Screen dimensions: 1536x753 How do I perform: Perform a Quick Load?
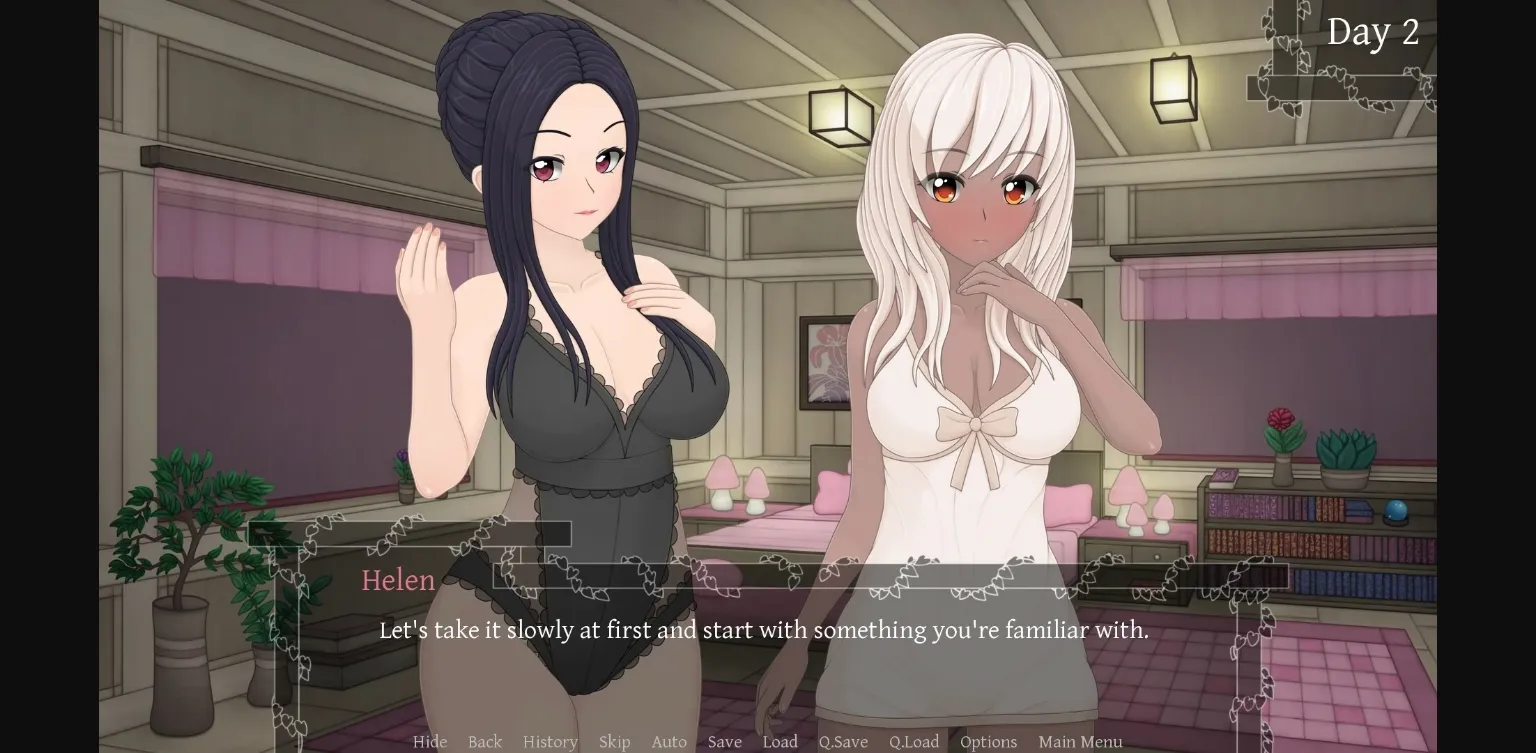(913, 742)
